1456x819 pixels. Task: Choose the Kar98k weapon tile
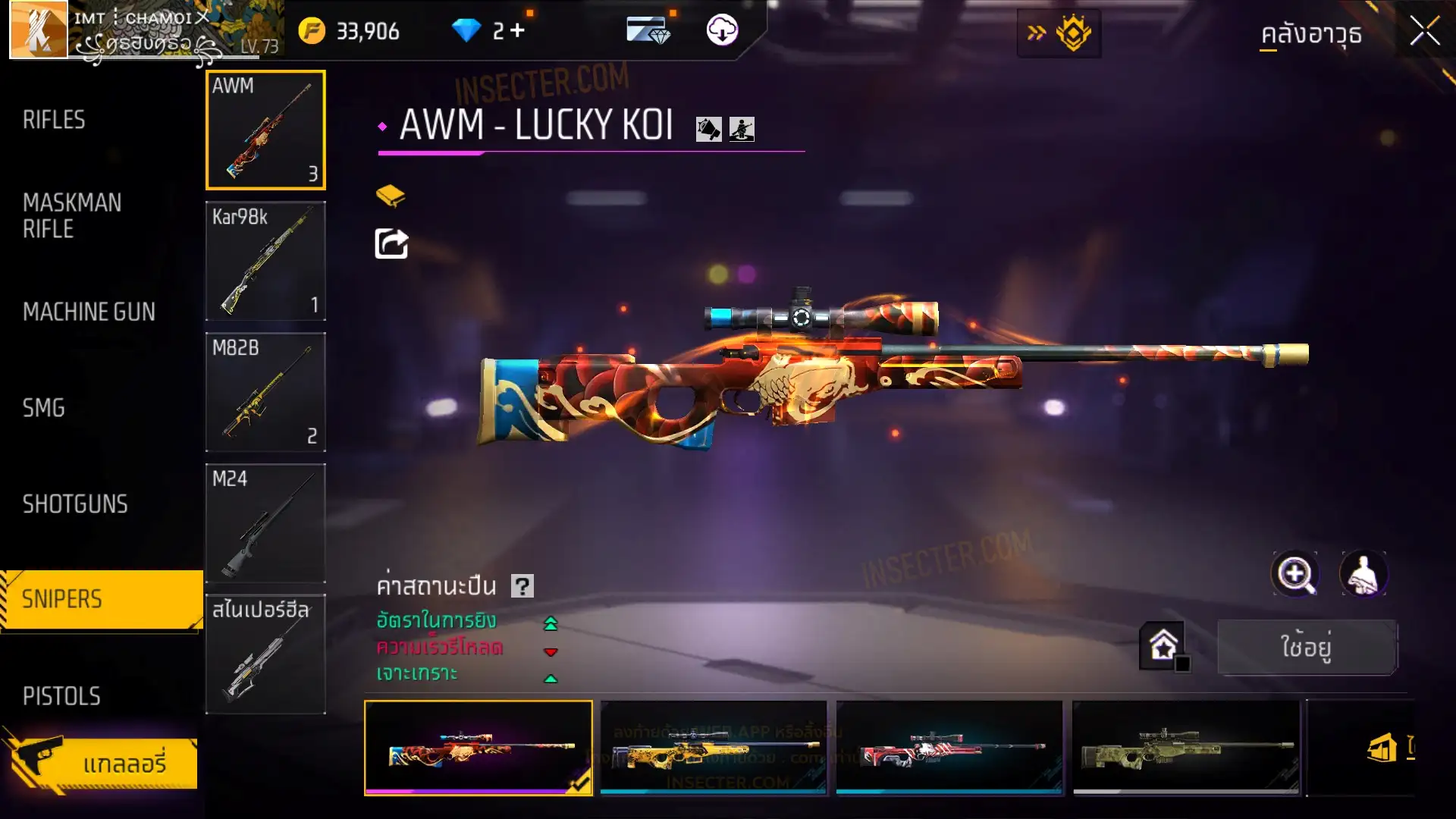(x=265, y=261)
